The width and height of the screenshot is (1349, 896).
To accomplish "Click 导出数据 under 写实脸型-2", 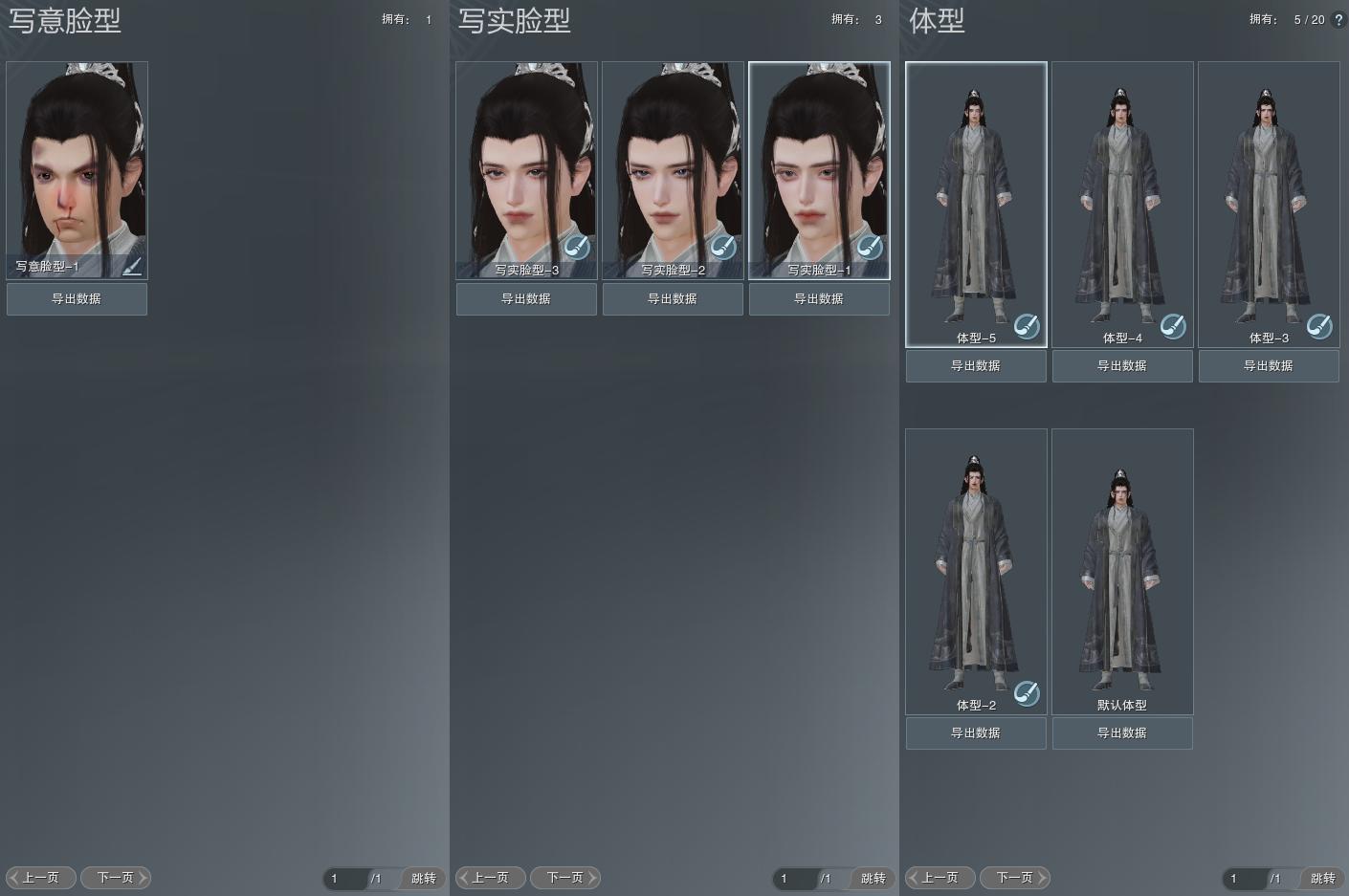I will coord(673,299).
